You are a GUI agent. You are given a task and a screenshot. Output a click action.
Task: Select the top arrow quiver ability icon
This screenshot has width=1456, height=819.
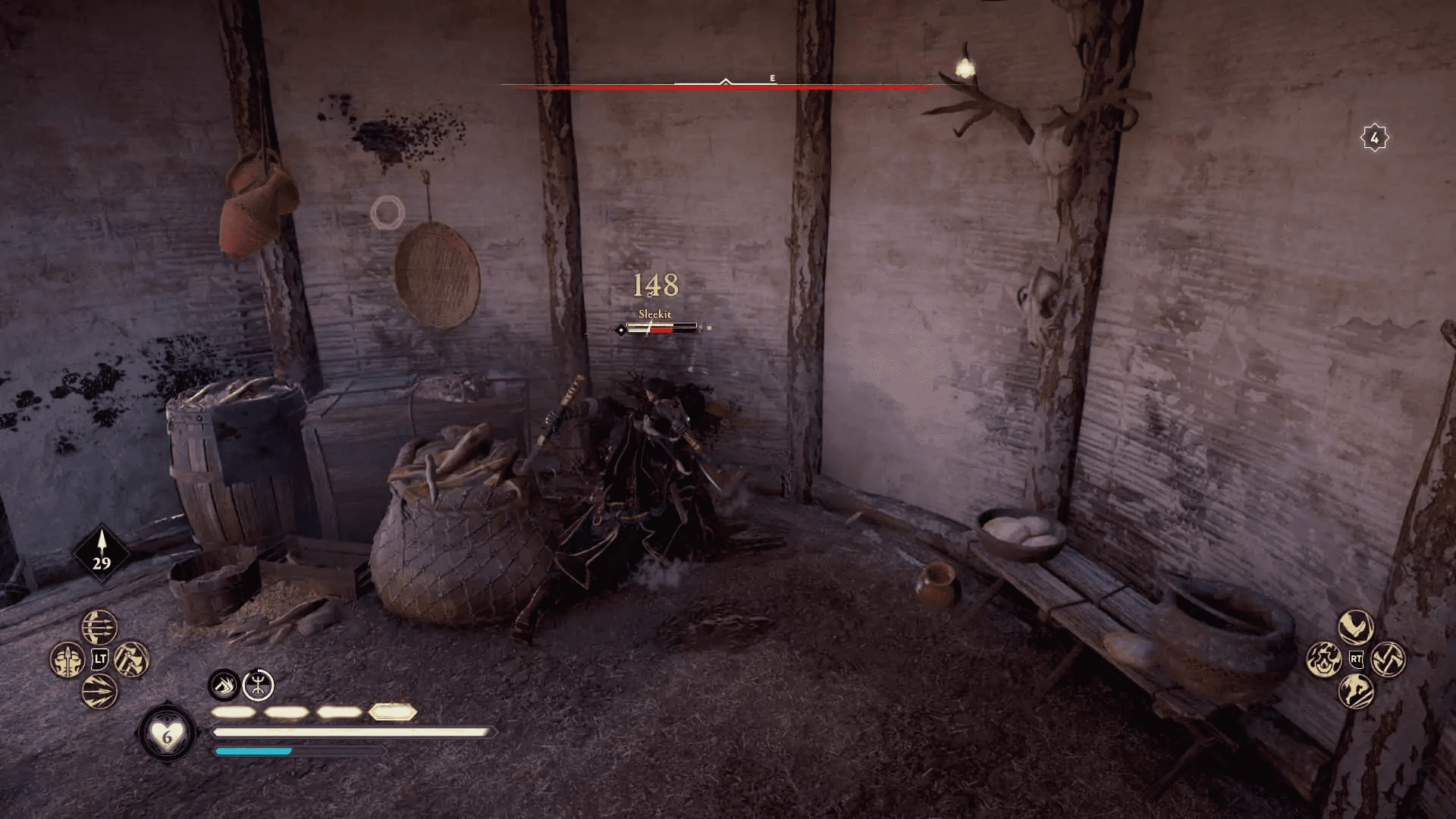(x=99, y=626)
